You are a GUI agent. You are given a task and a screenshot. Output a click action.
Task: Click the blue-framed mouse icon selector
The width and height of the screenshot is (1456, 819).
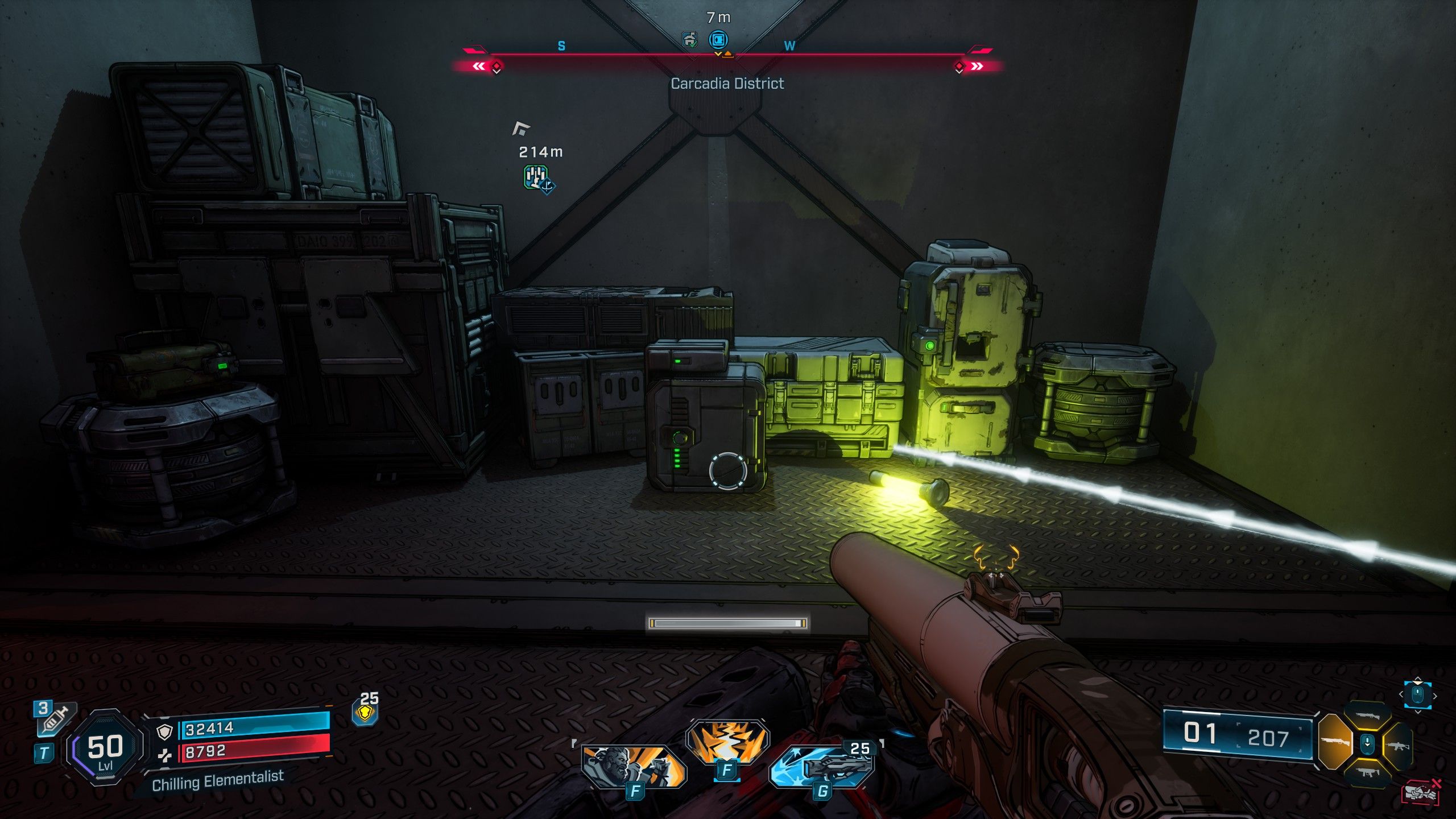point(1417,695)
